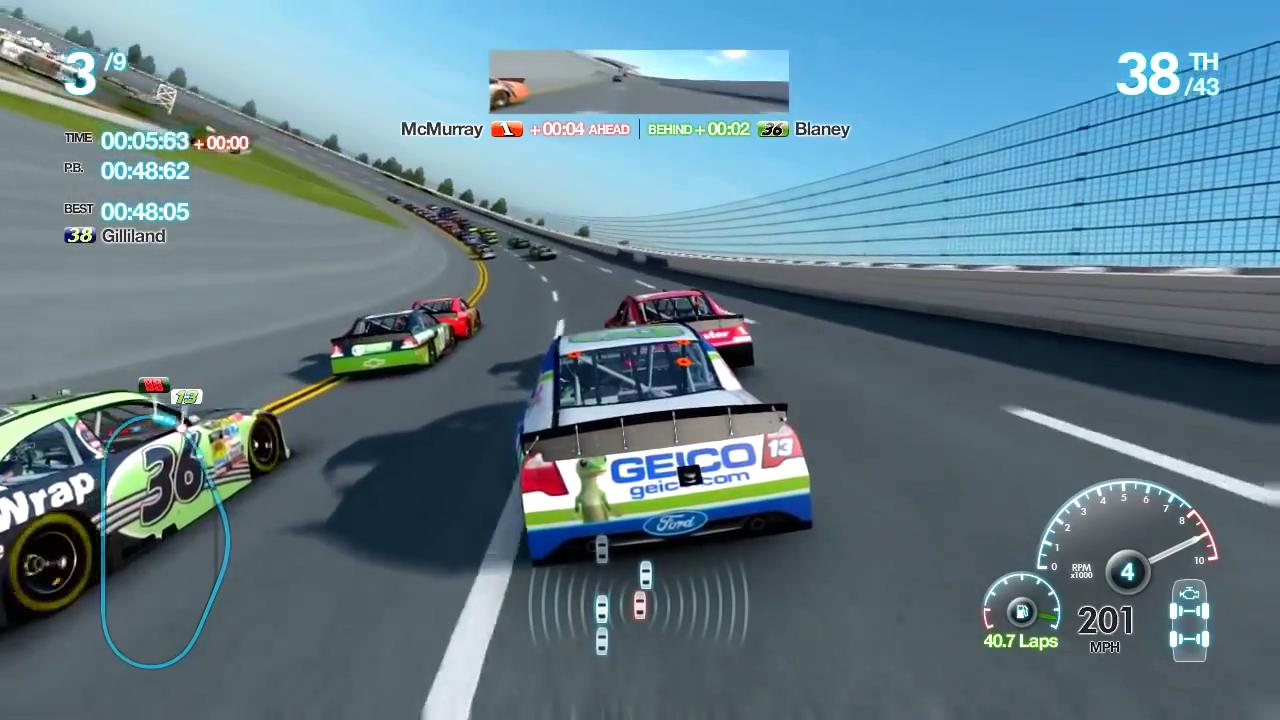The width and height of the screenshot is (1280, 720).
Task: Toggle the TIME display readout
Action: click(145, 141)
